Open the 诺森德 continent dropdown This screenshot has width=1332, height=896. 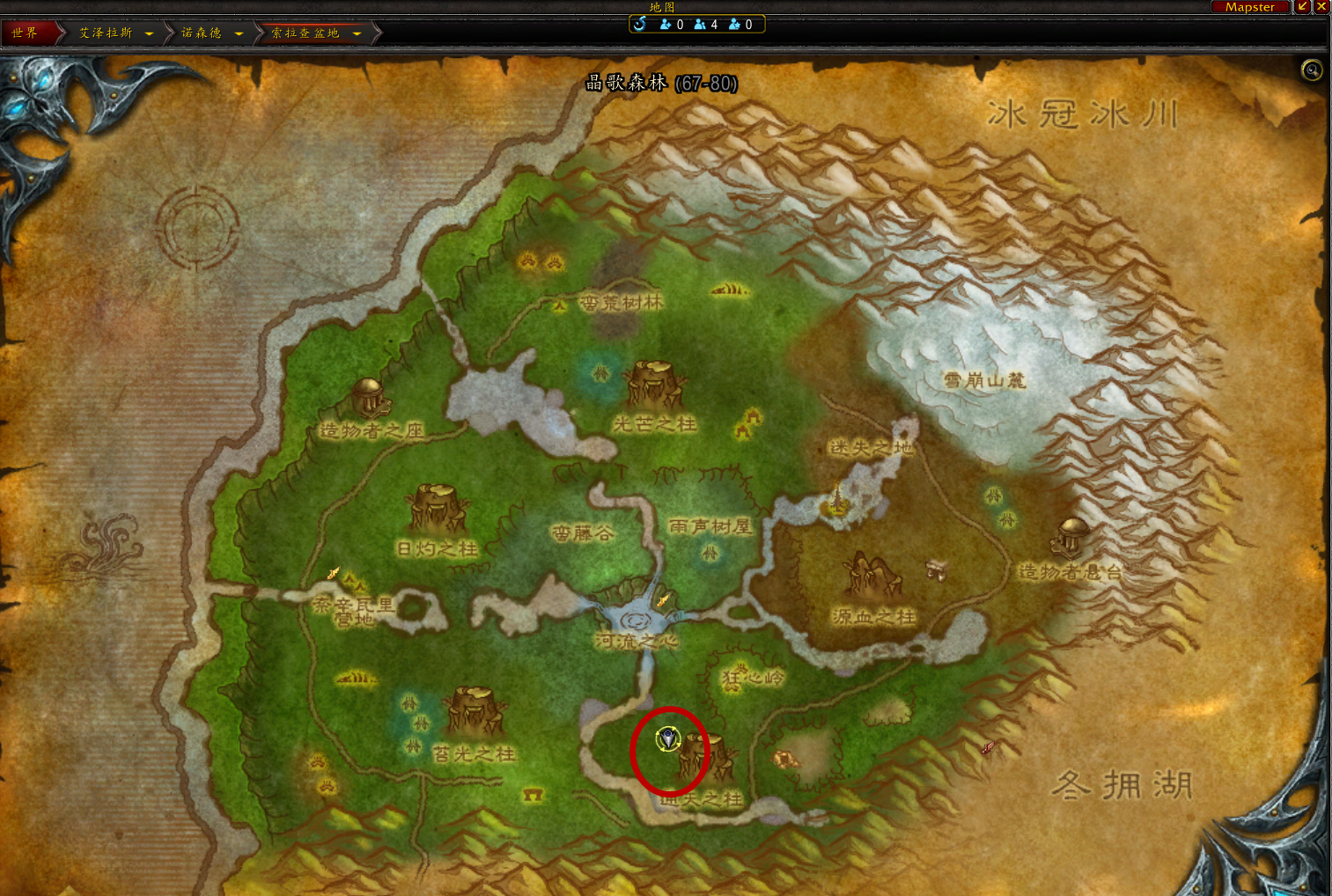click(x=239, y=33)
